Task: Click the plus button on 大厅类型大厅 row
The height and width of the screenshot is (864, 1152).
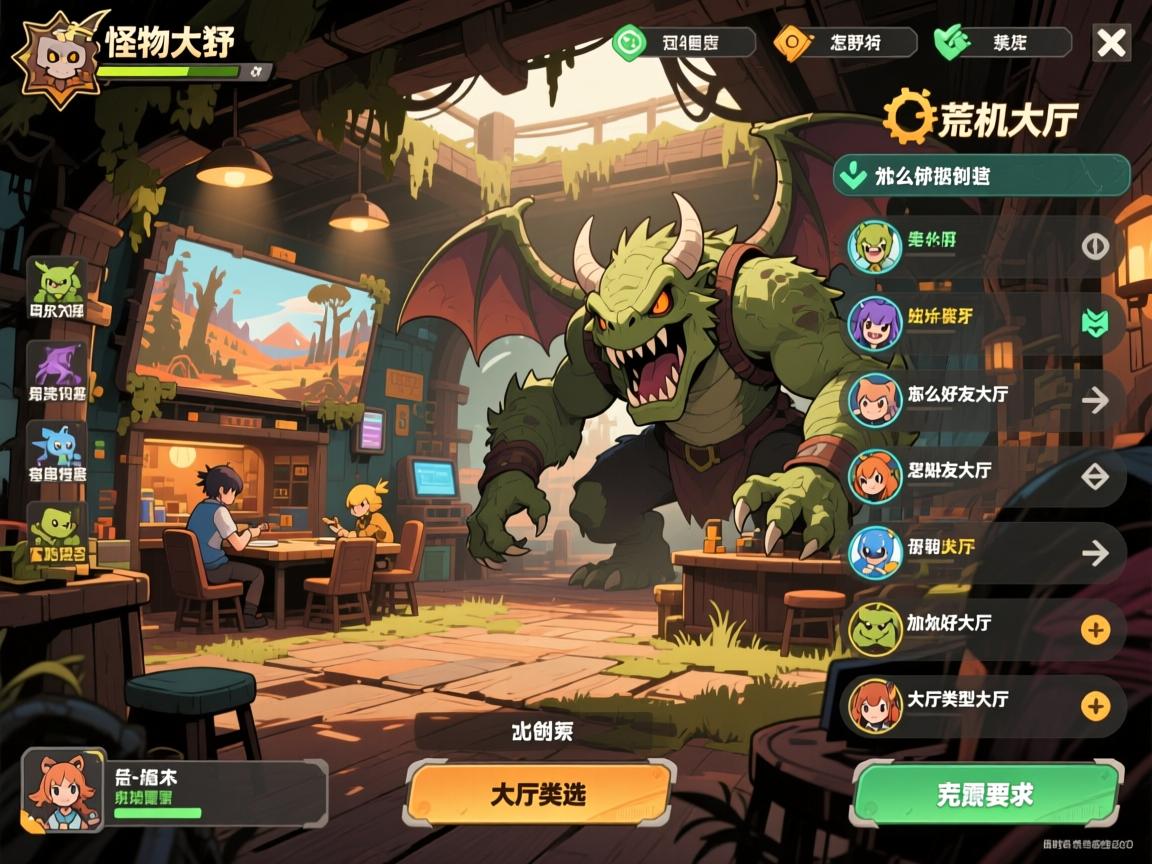Action: pos(1096,706)
